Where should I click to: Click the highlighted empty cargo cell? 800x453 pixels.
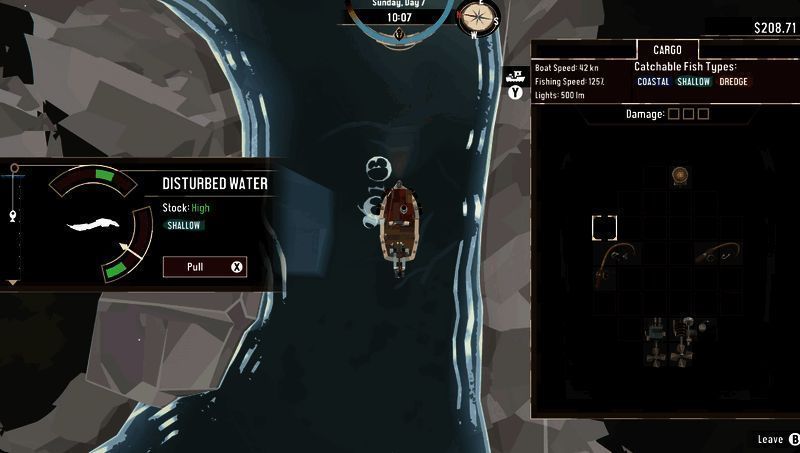tap(605, 228)
